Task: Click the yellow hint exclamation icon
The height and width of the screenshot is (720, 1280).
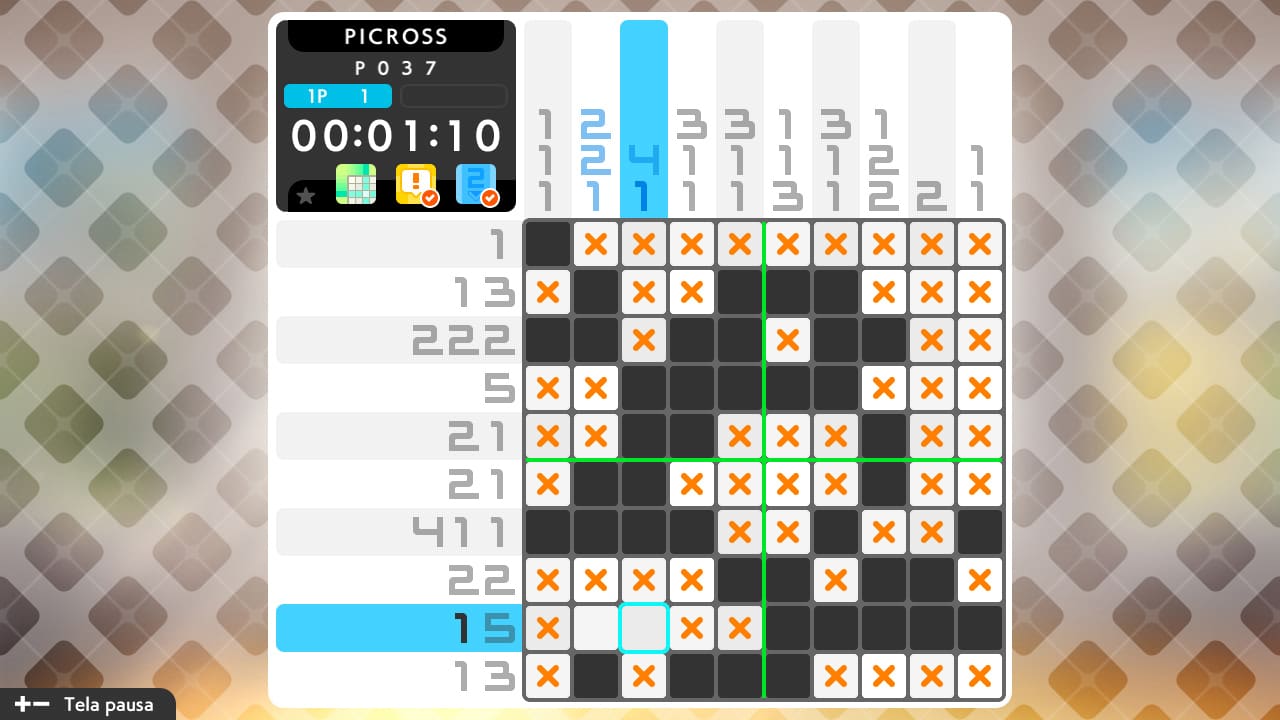Action: tap(418, 182)
